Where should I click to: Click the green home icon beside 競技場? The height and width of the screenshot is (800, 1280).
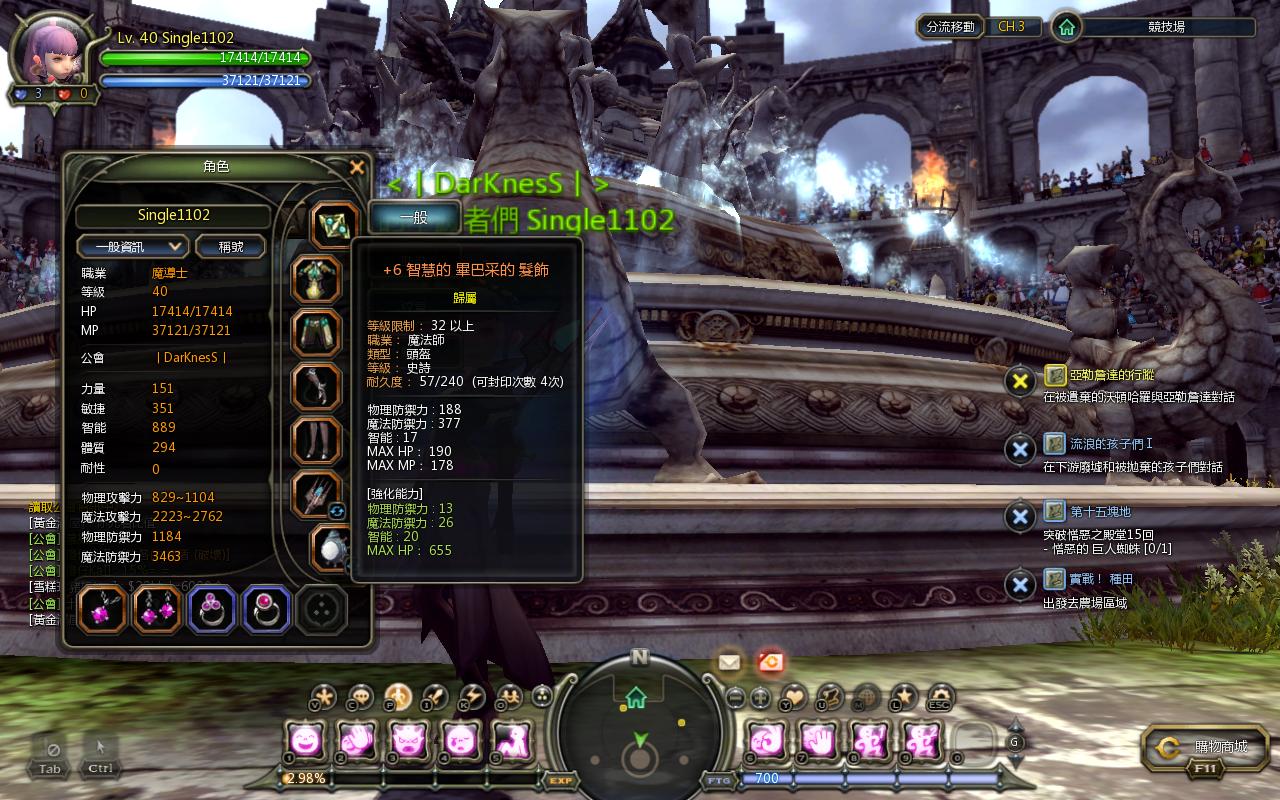click(1067, 27)
